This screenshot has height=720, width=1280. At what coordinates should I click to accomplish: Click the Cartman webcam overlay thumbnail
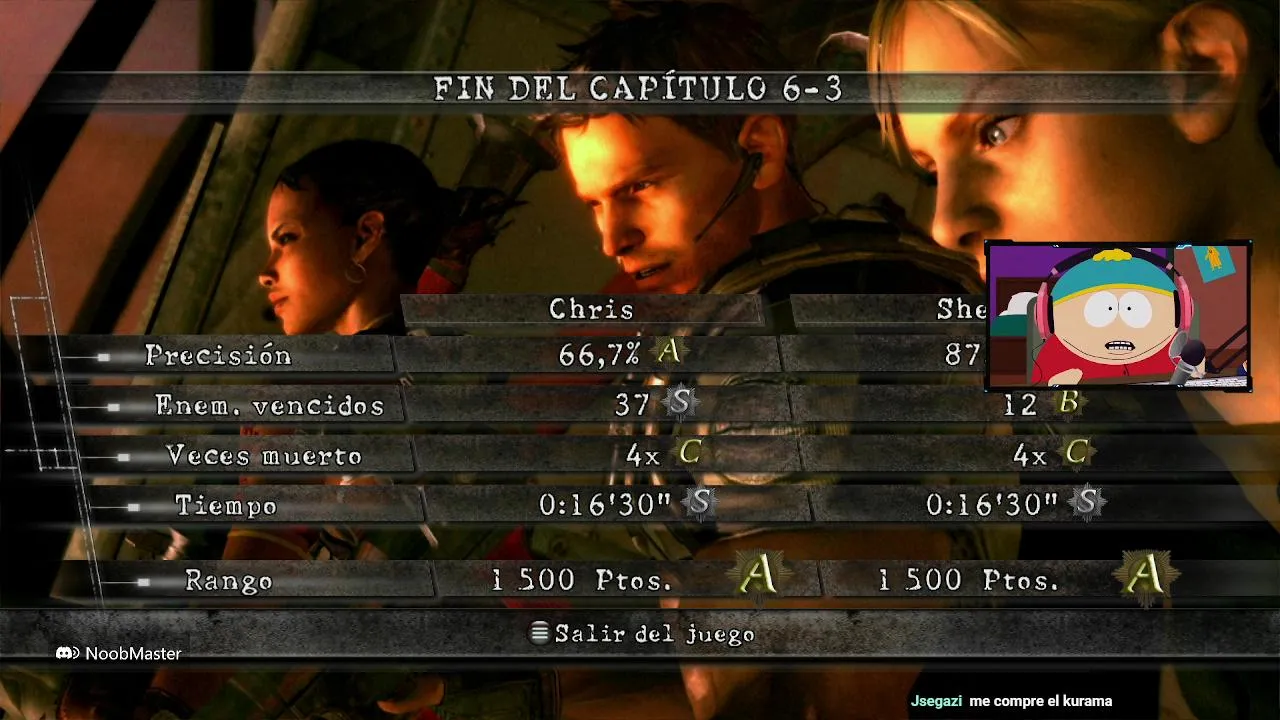click(1117, 315)
